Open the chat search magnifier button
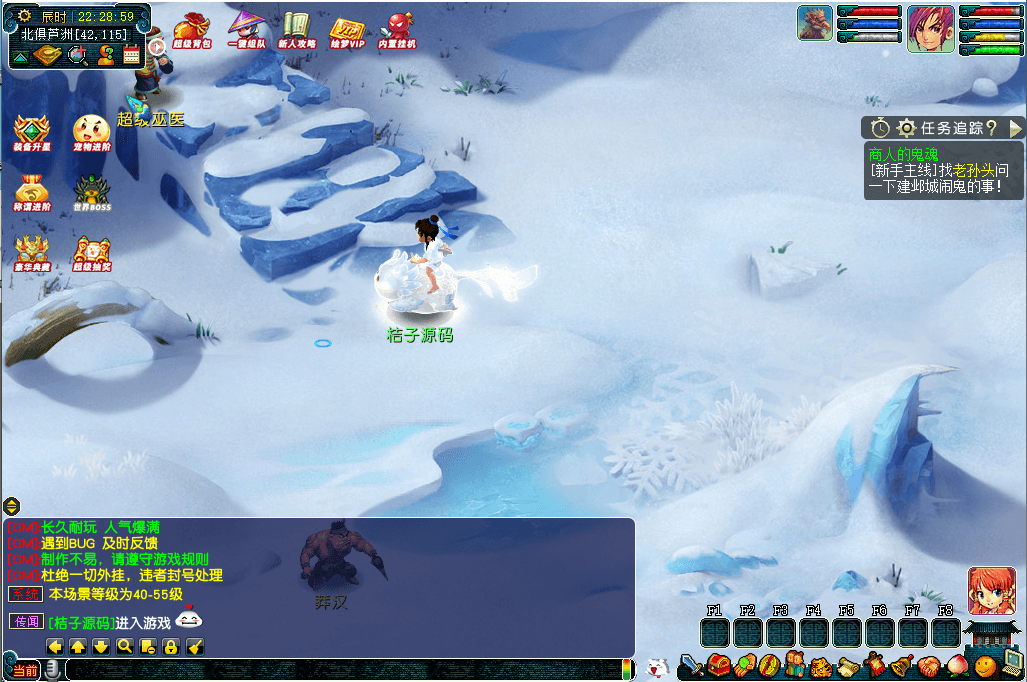Image resolution: width=1027 pixels, height=682 pixels. click(124, 646)
